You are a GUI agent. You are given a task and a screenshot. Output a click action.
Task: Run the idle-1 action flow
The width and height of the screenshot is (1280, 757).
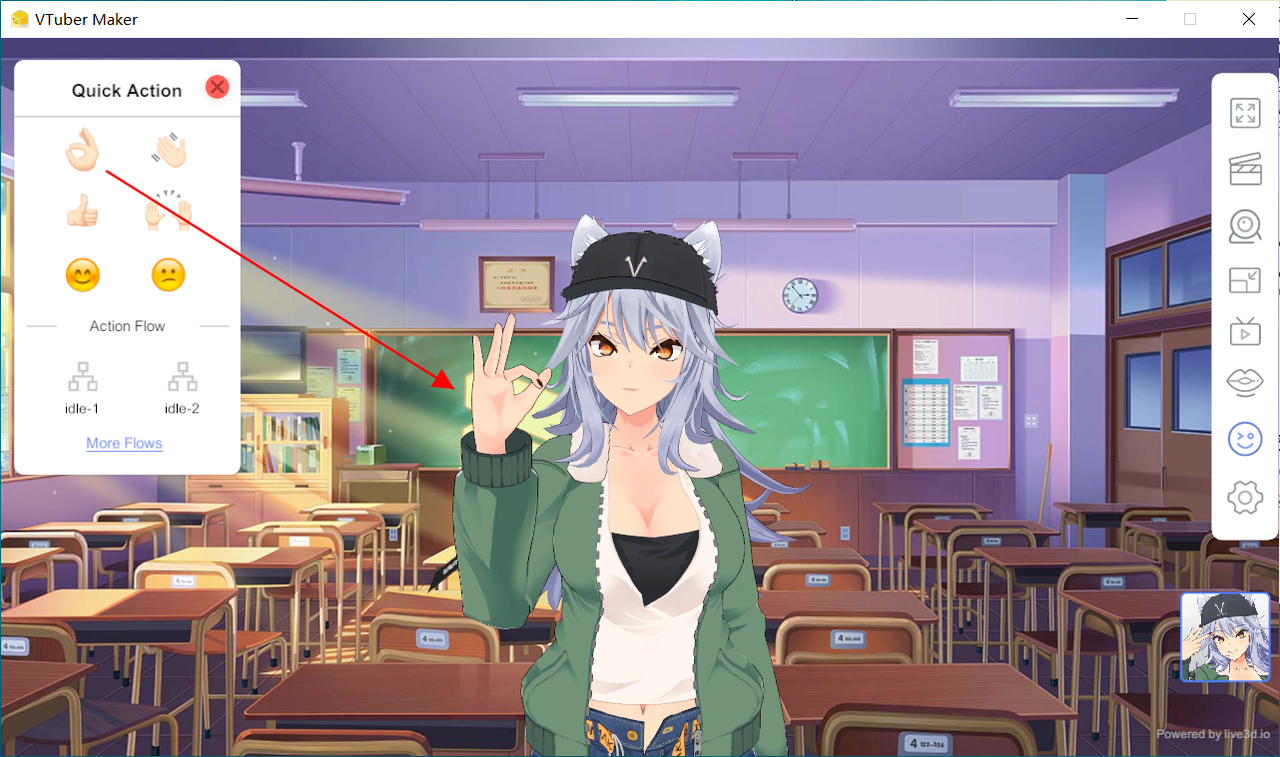coord(82,385)
